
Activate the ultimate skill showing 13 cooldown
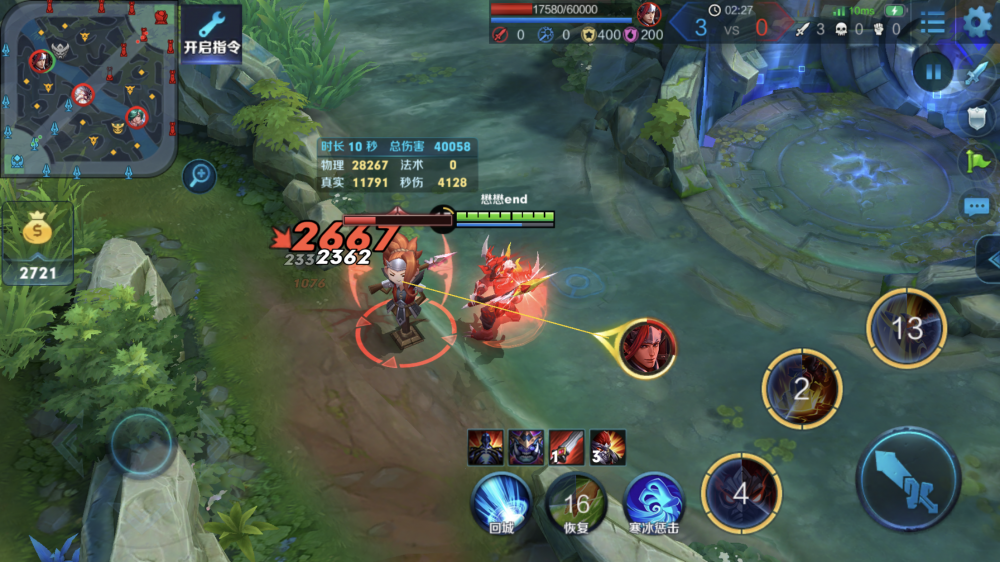coord(906,328)
